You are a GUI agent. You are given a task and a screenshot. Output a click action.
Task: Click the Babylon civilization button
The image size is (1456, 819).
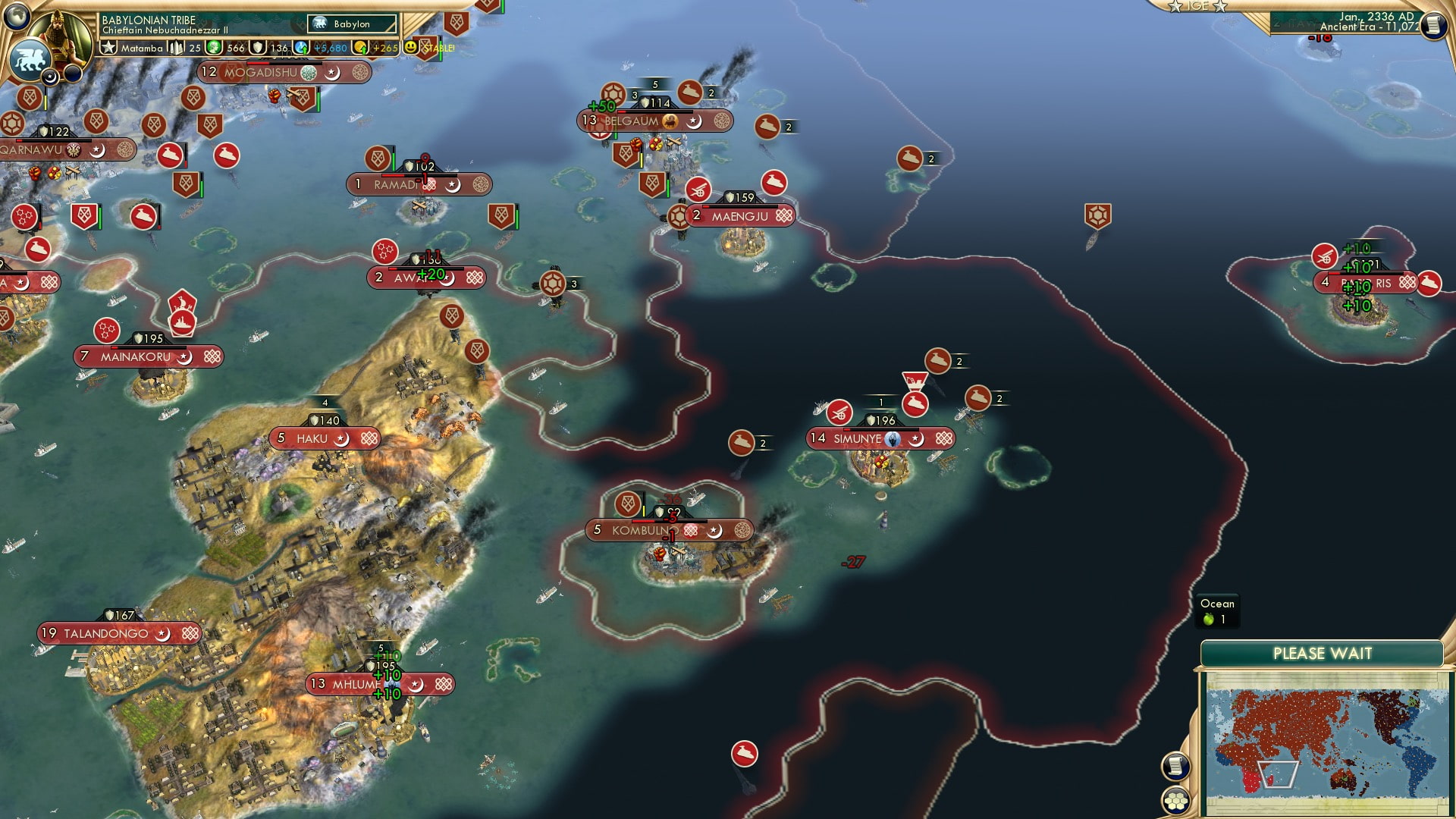pos(353,24)
